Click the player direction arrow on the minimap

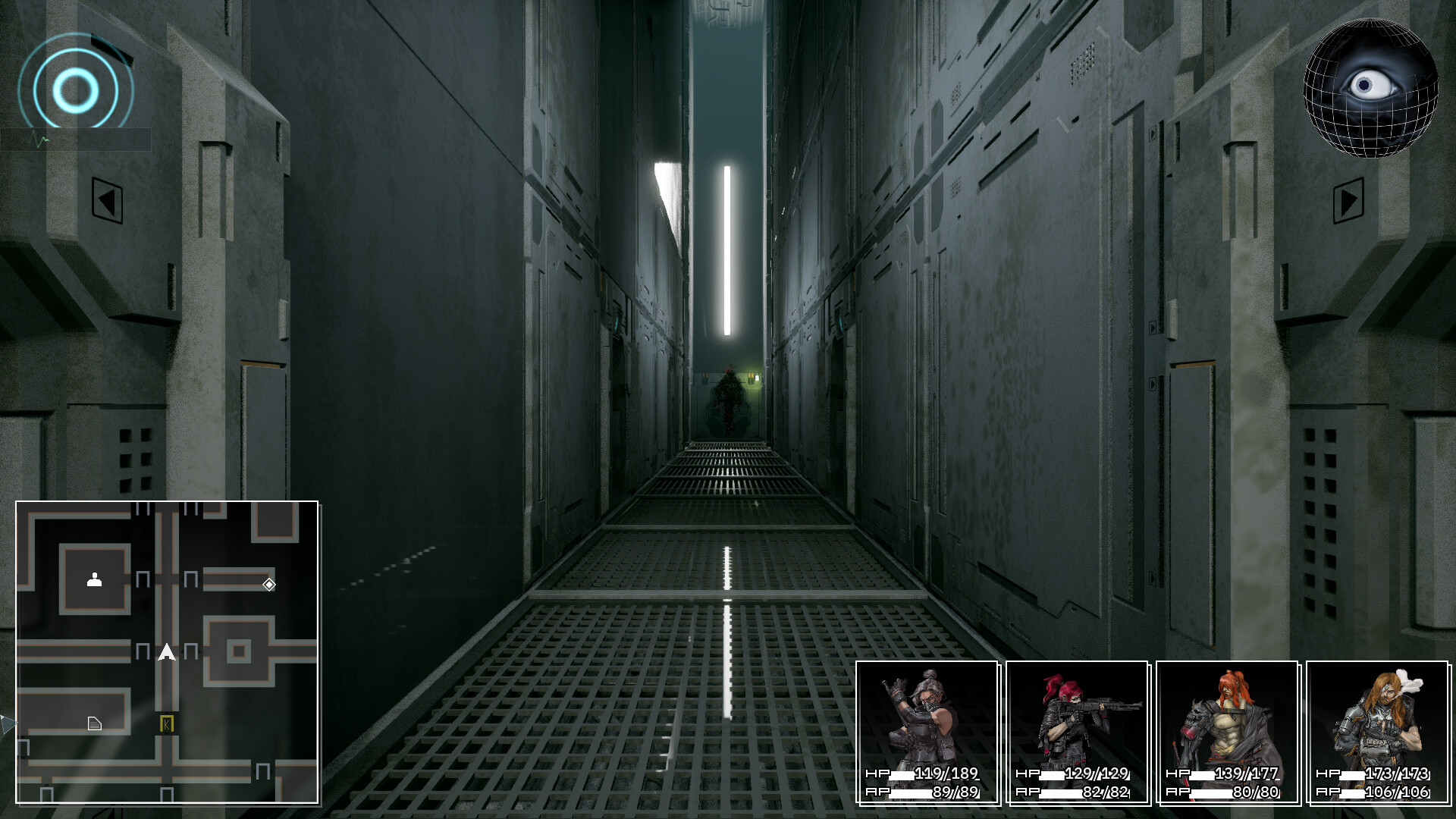[x=165, y=651]
